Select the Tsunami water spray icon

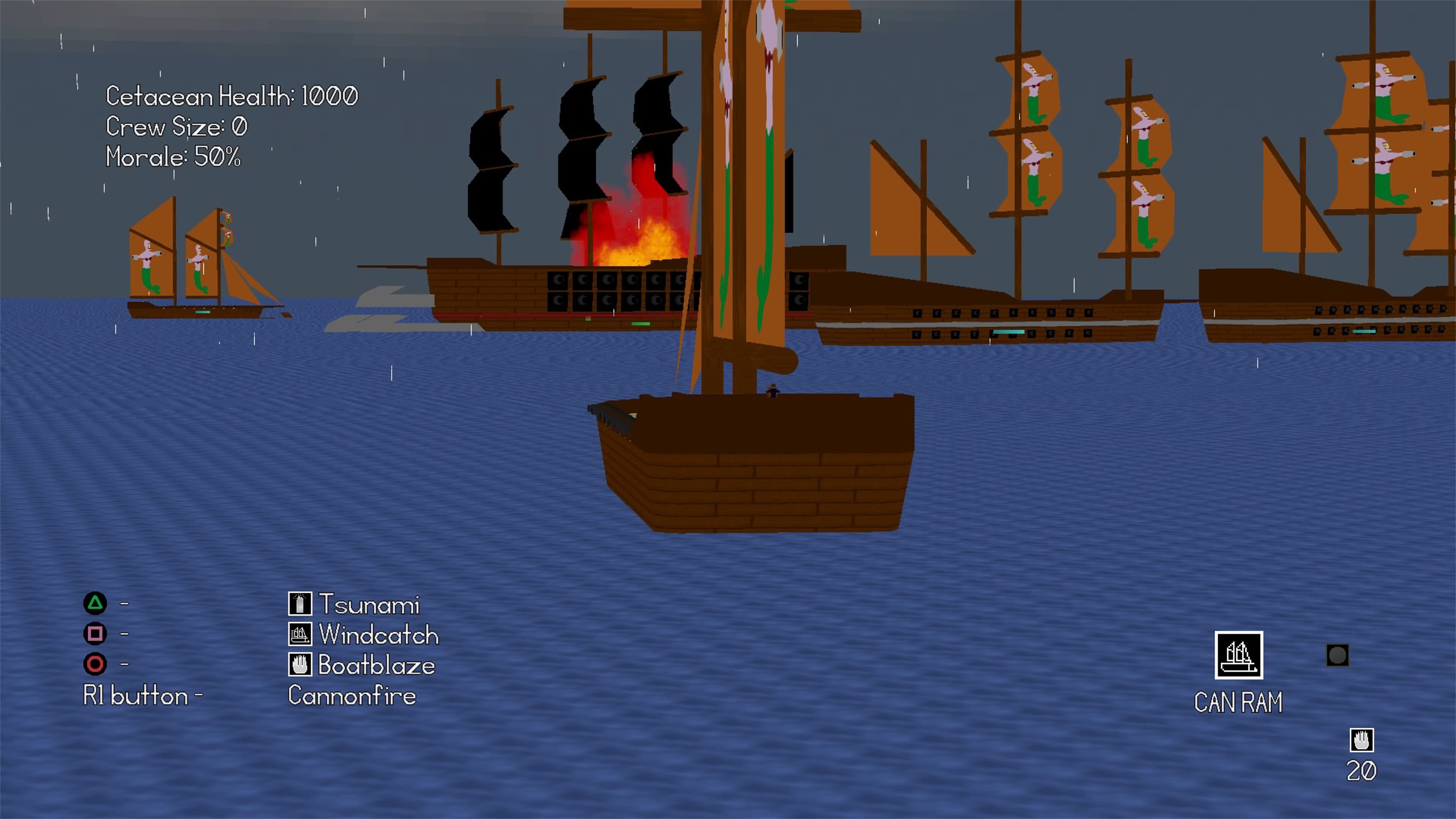pyautogui.click(x=300, y=604)
